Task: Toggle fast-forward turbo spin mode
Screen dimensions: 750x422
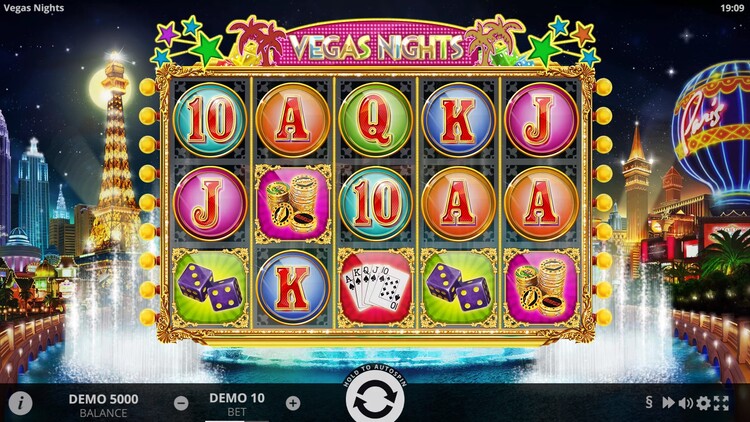Action: (x=667, y=403)
